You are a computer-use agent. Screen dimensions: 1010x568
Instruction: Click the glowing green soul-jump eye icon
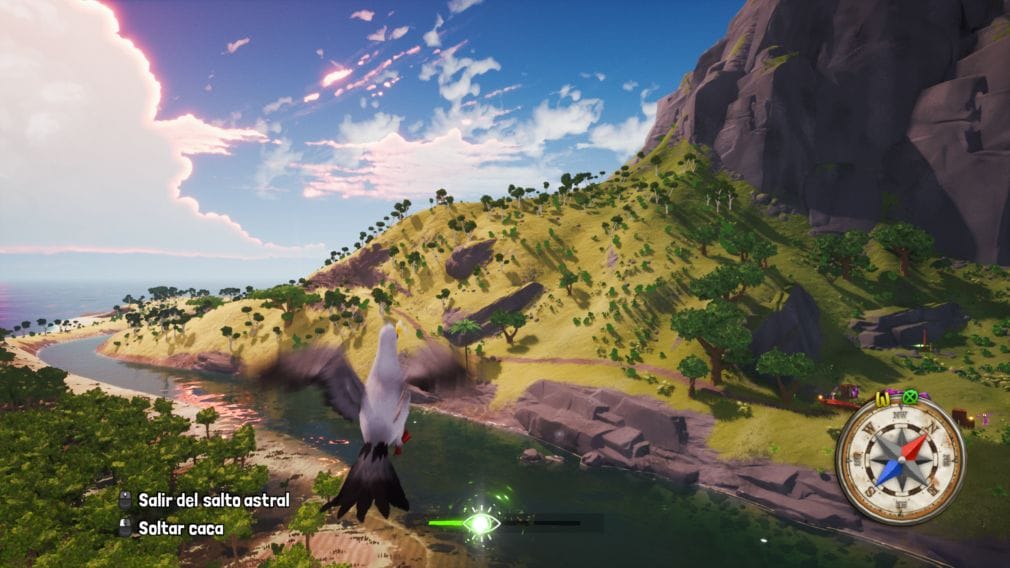(481, 522)
